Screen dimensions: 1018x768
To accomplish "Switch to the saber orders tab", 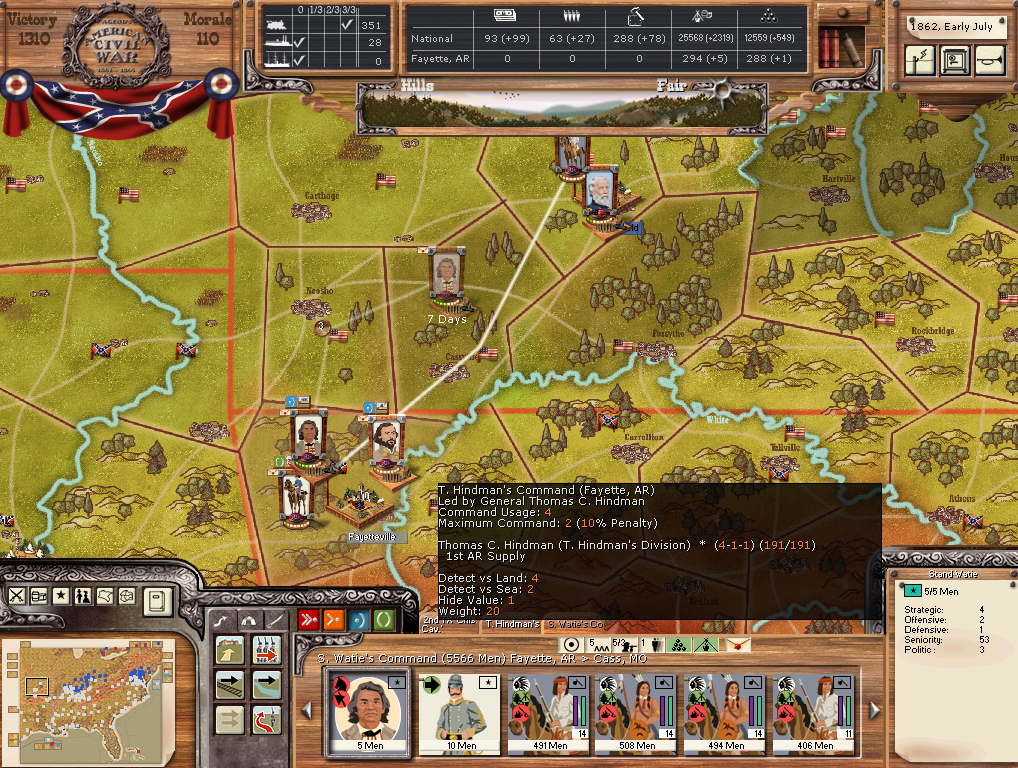I will click(x=274, y=620).
